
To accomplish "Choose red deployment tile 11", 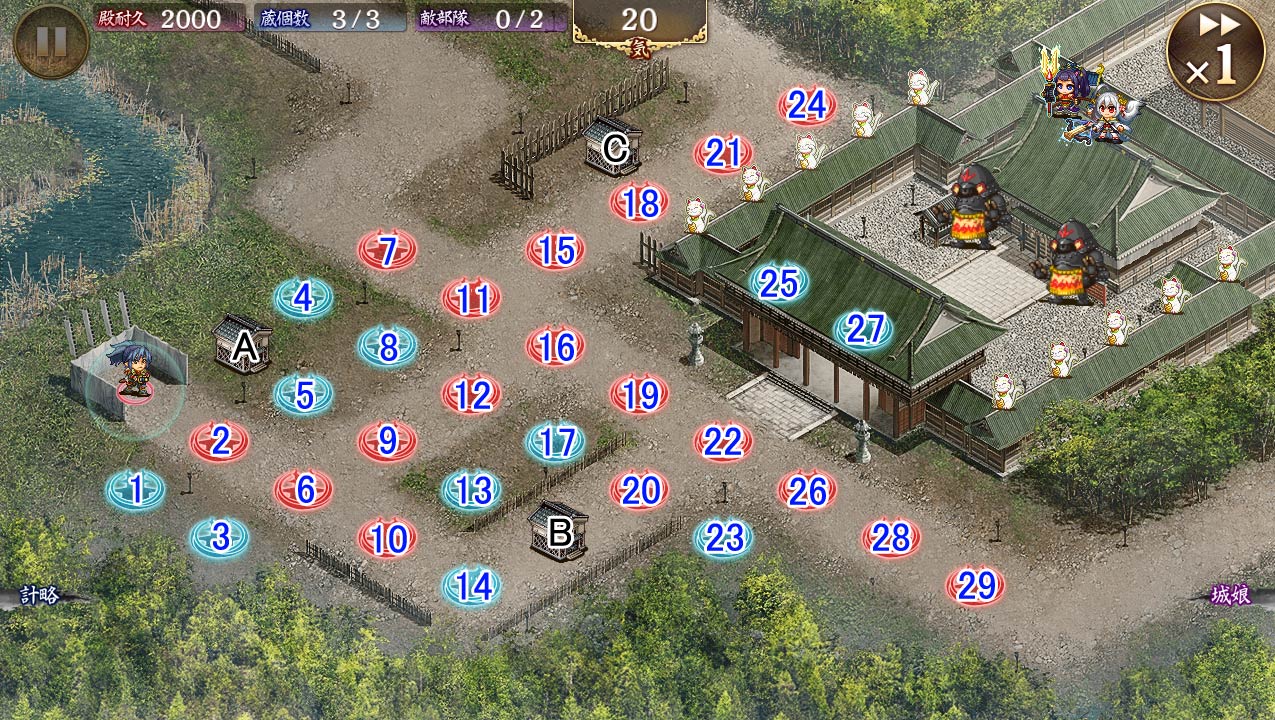I will (472, 298).
